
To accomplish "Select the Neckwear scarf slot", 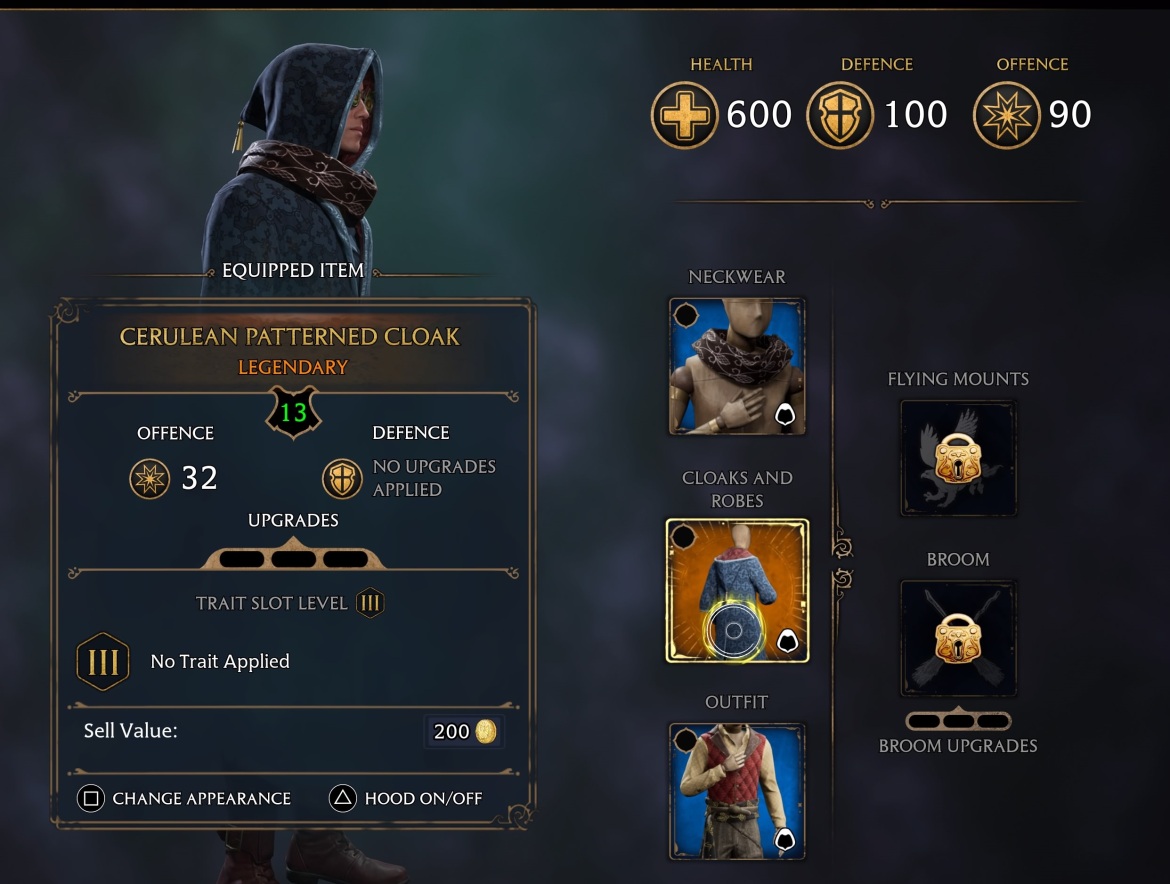I will [x=737, y=366].
